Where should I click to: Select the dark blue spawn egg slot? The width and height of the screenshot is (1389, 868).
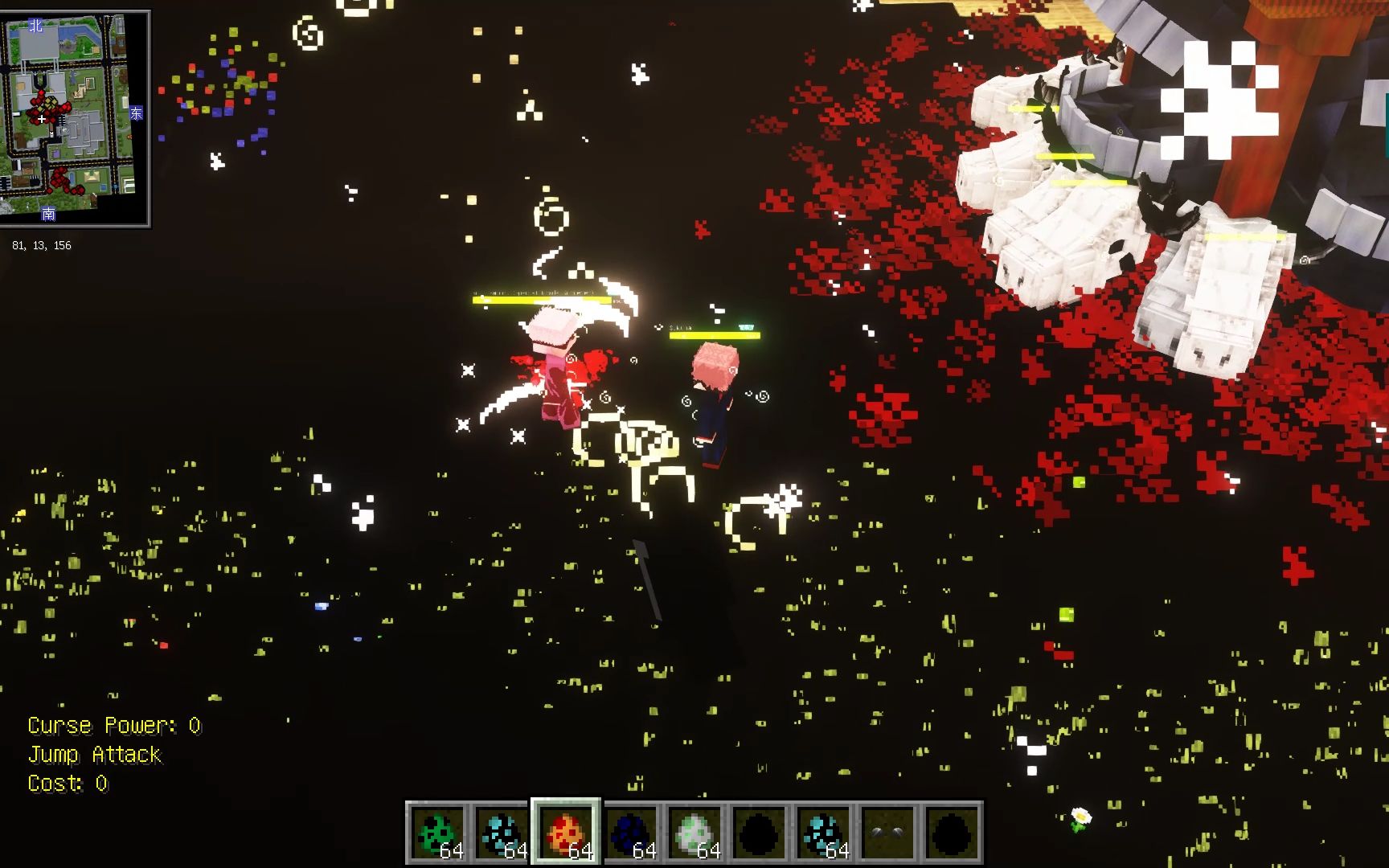point(630,833)
